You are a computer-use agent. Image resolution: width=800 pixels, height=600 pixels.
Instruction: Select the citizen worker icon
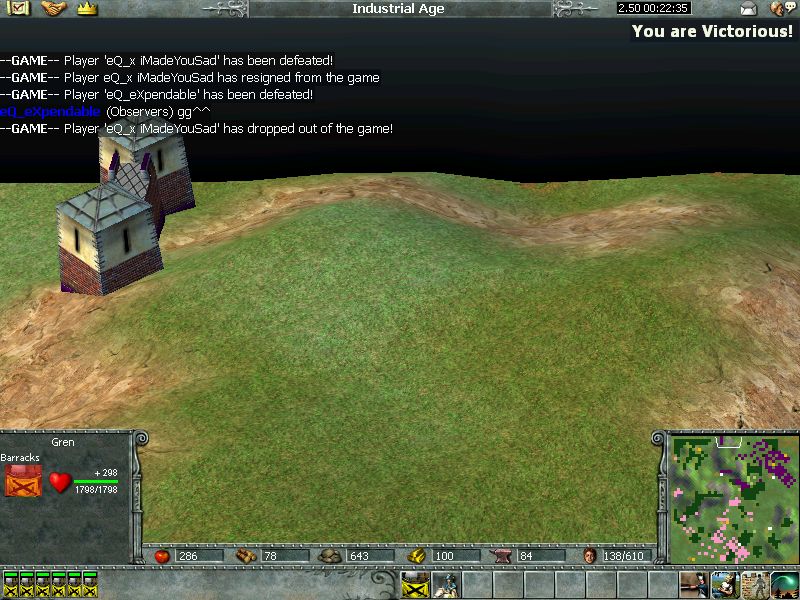coord(724,584)
